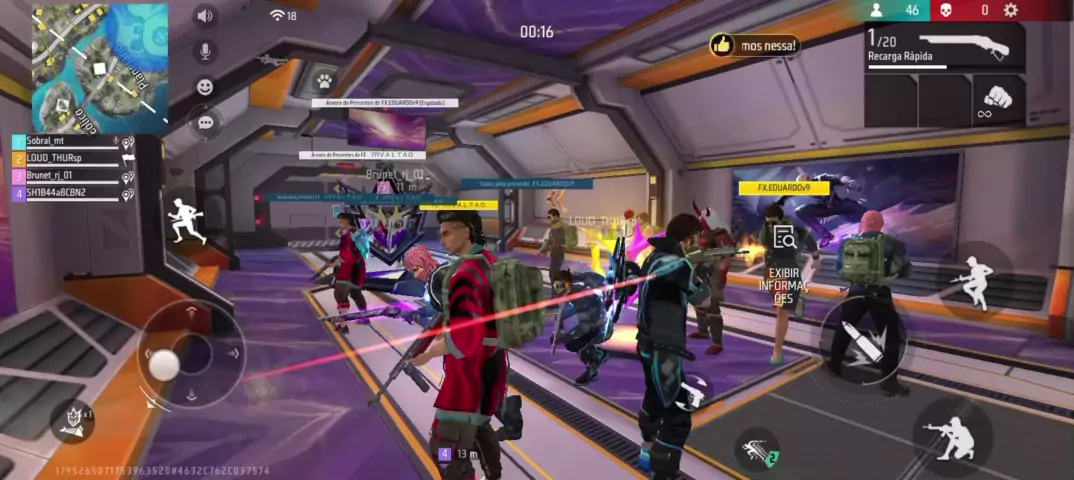Tap the bullet fire button
The height and width of the screenshot is (480, 1074).
[x=862, y=340]
